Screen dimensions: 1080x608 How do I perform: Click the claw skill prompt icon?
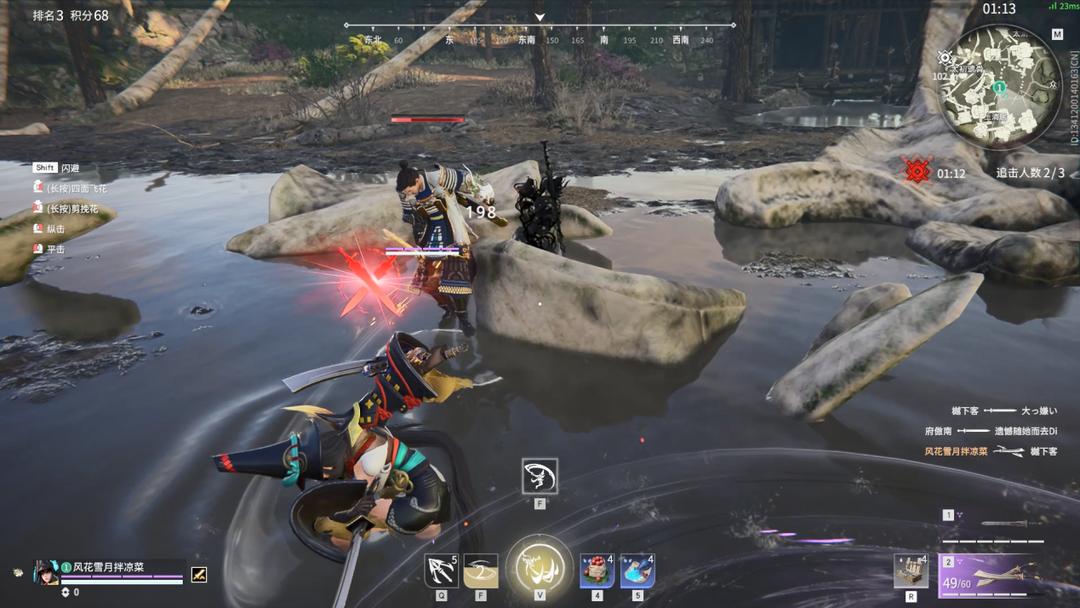click(x=540, y=477)
